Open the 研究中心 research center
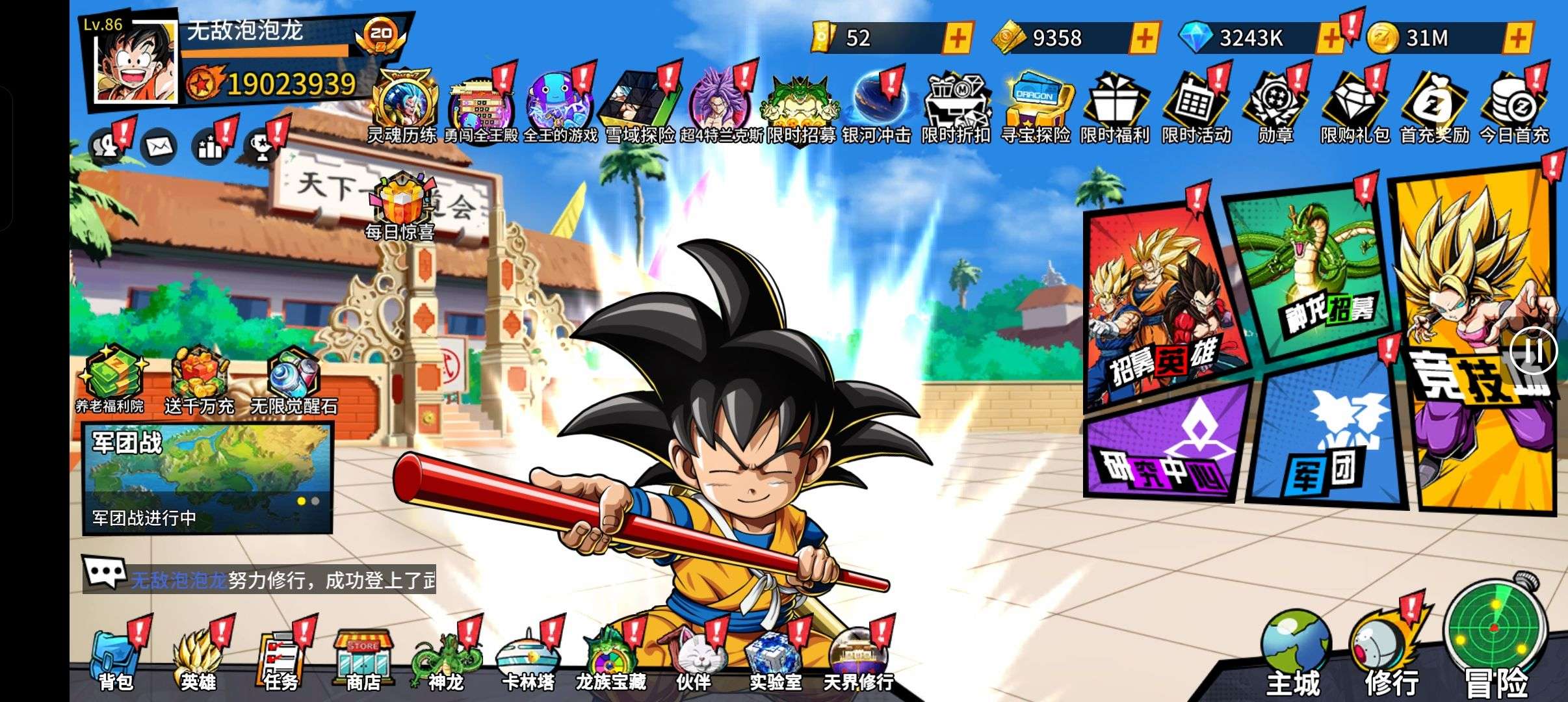 1164,448
